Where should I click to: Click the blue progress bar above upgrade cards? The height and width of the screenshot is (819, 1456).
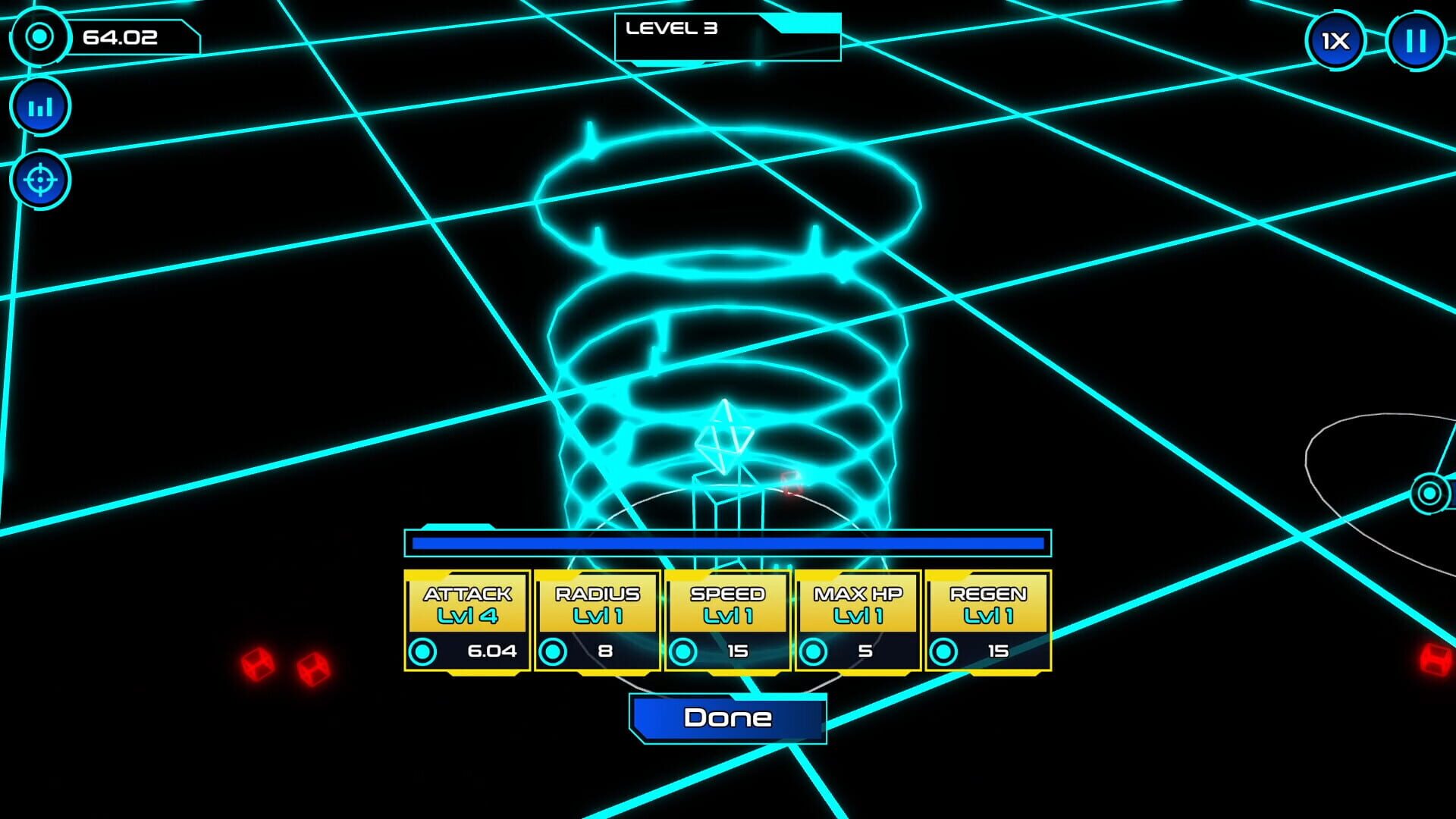tap(728, 541)
